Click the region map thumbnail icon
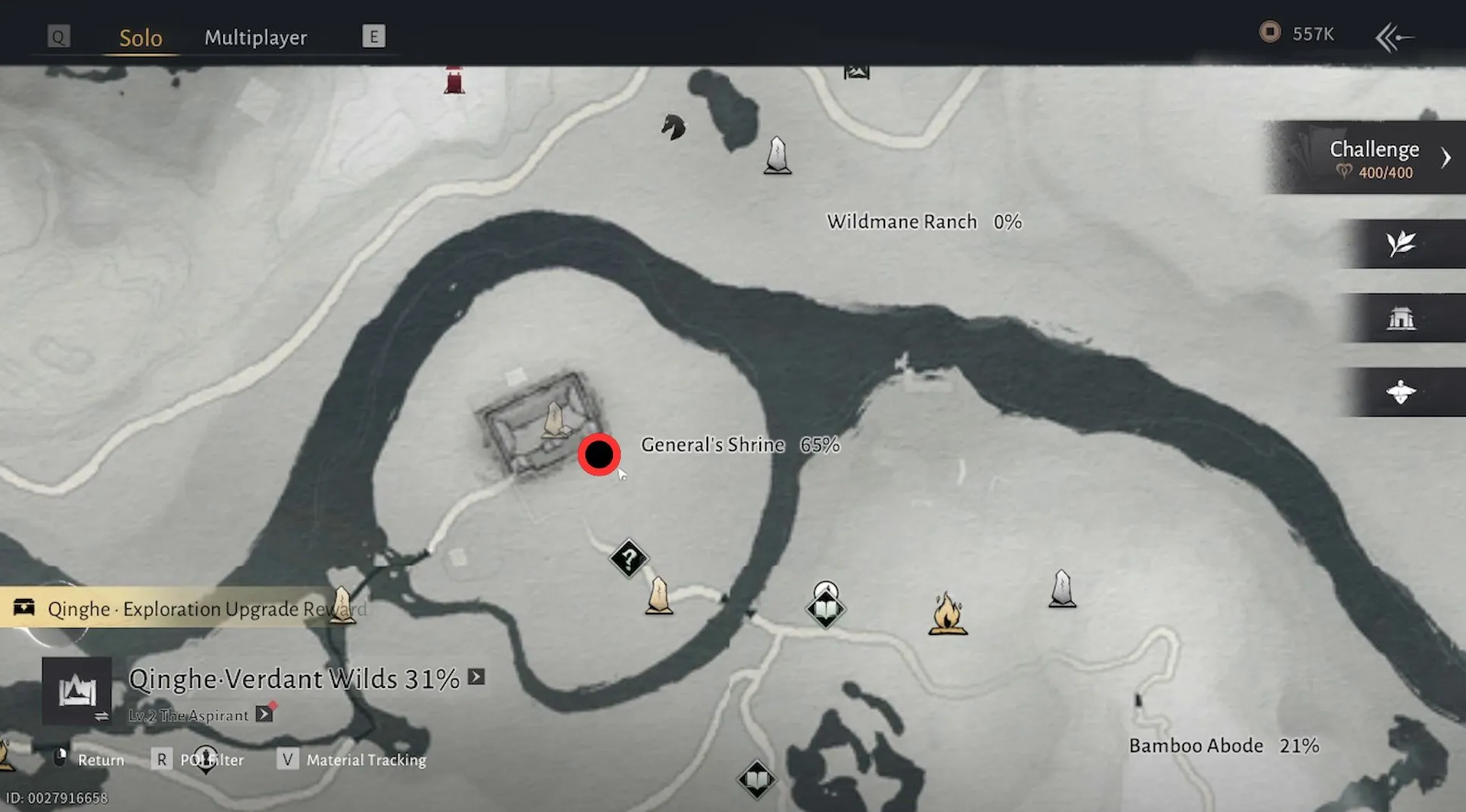The image size is (1466, 812). click(77, 691)
